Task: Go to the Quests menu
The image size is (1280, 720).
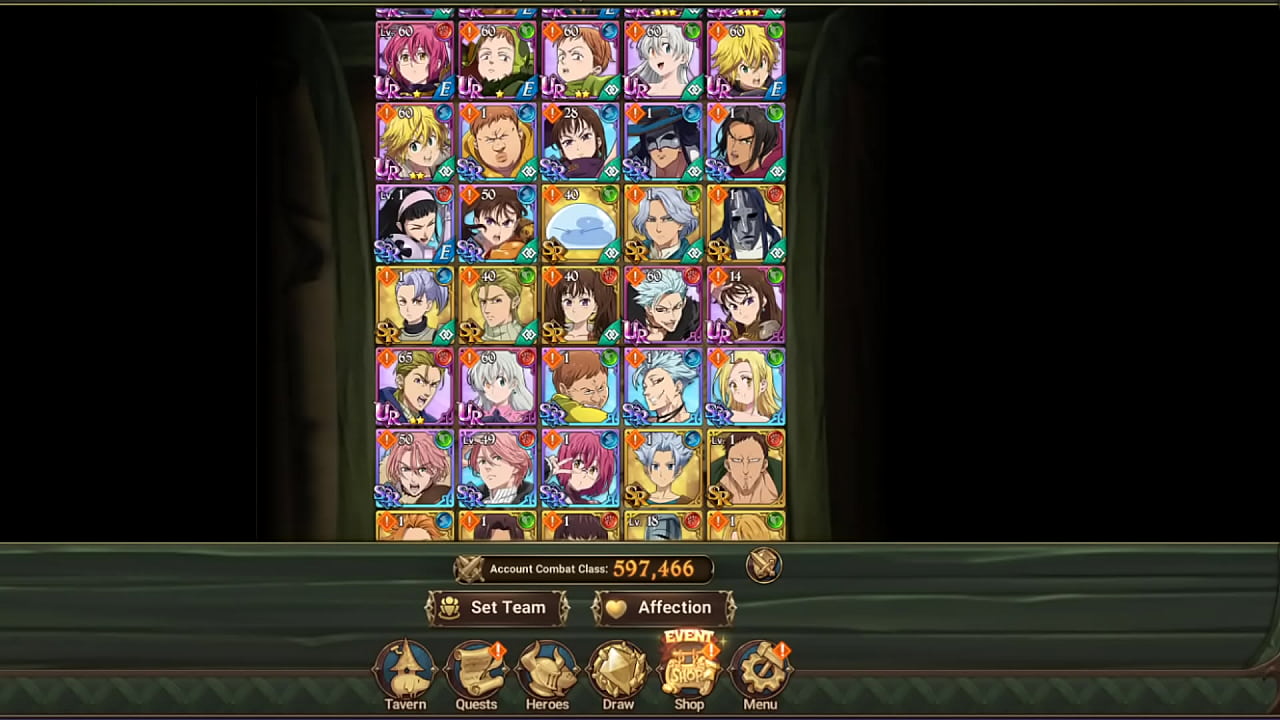Action: click(476, 674)
